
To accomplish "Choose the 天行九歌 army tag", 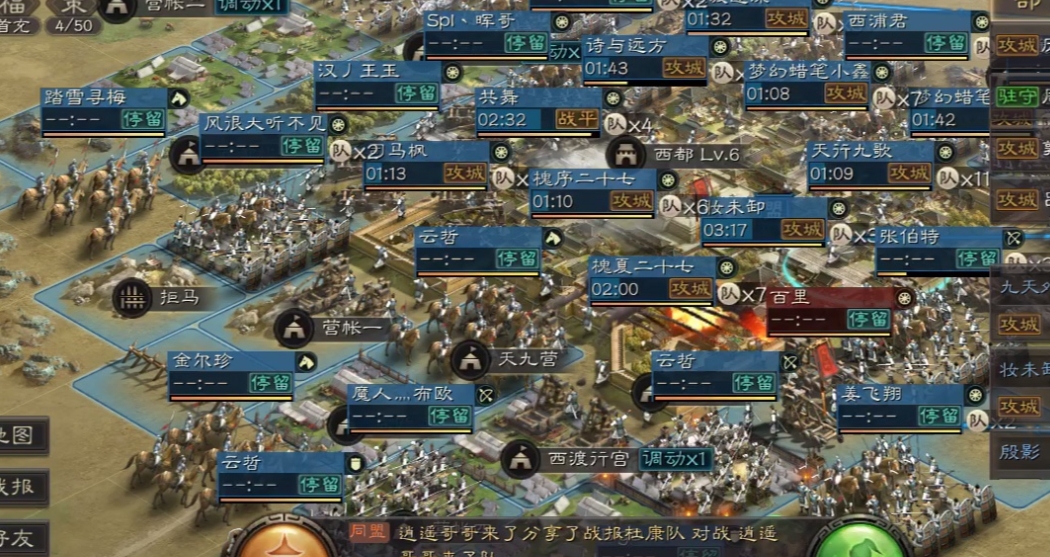I will (870, 163).
